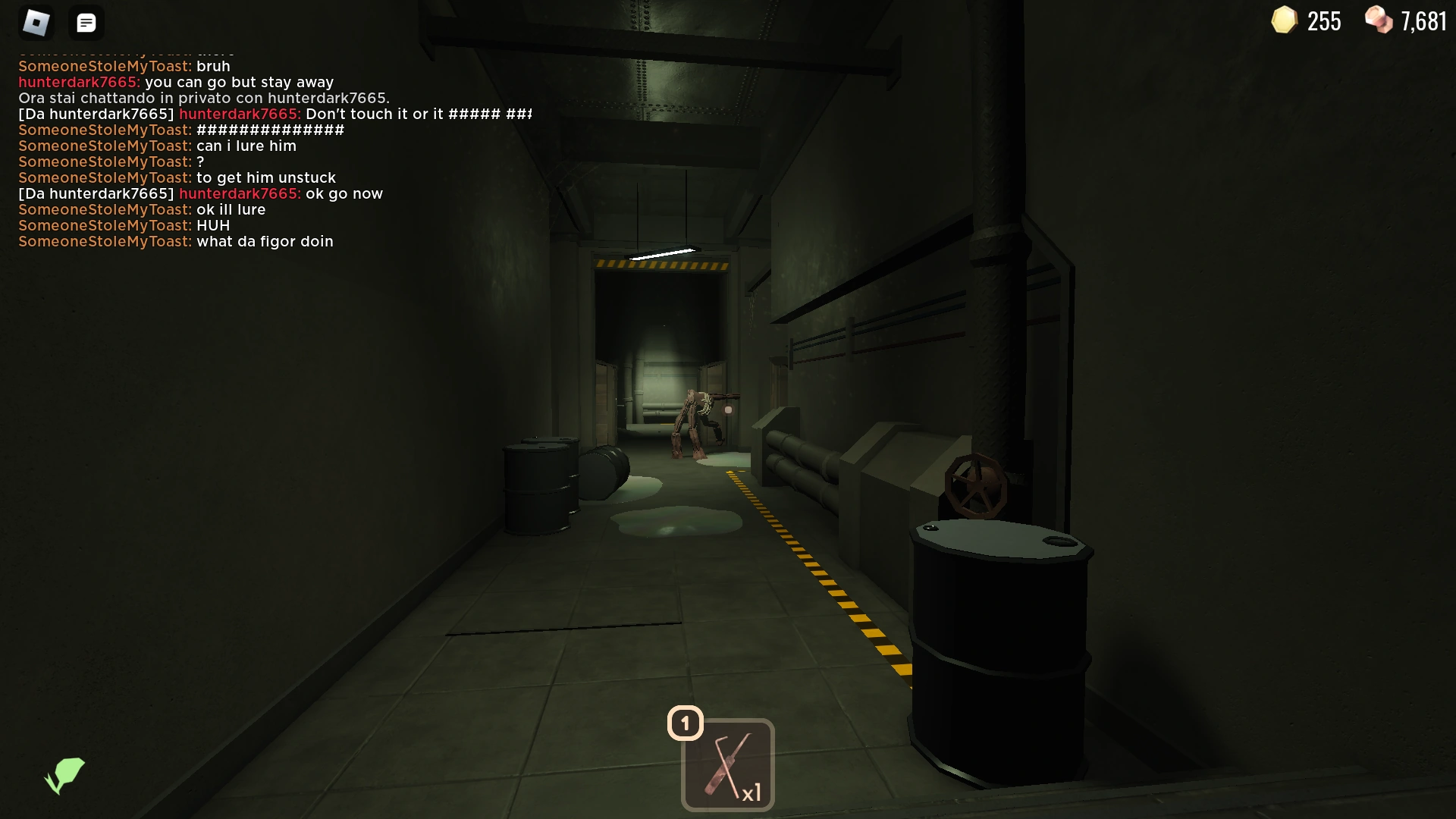Screen dimensions: 1456x819
Task: Click the yellow coin currency icon
Action: coord(1283,20)
